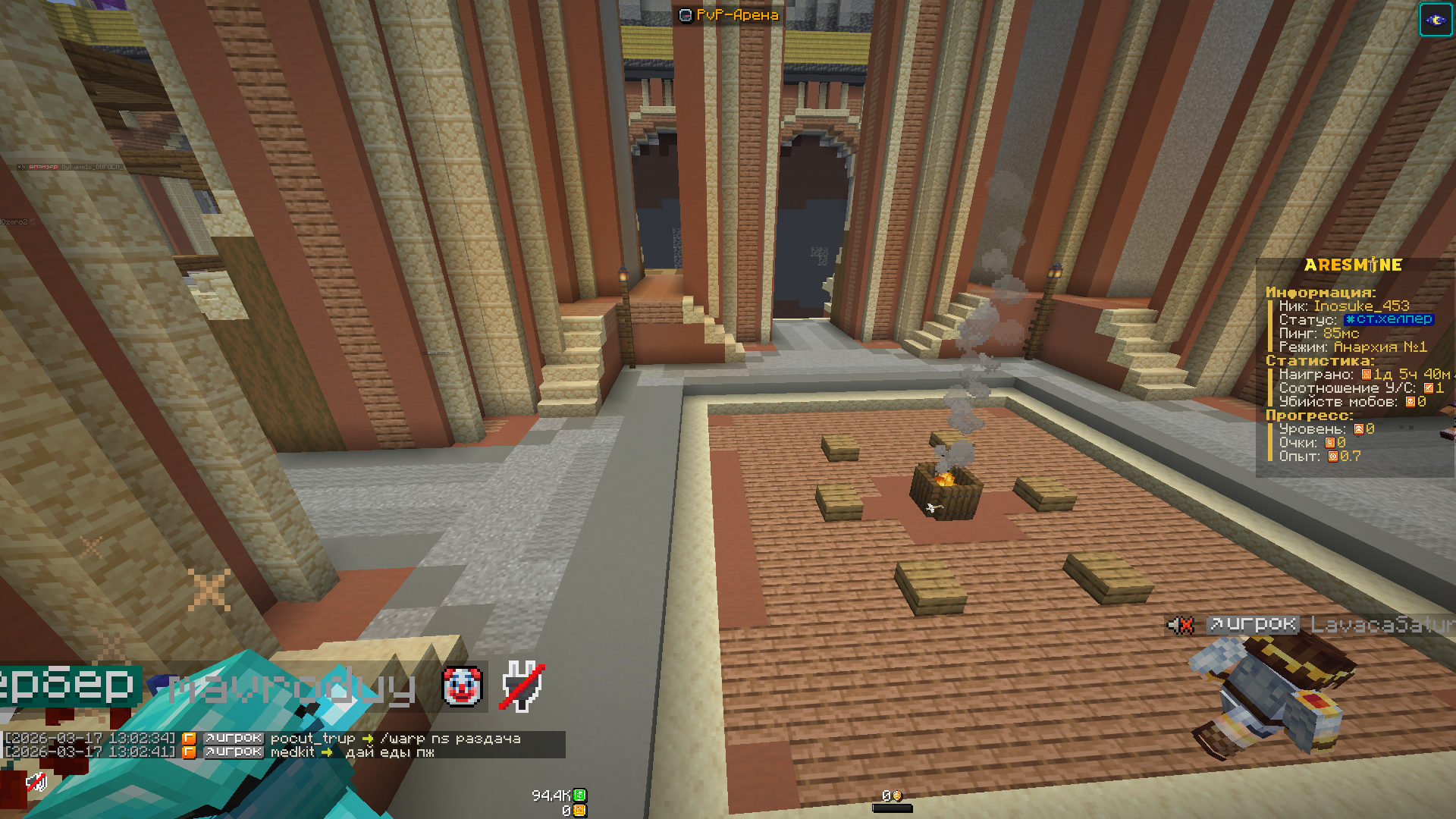The height and width of the screenshot is (819, 1456).
Task: Click pocut_trup's chat message about /warp
Action: (x=450, y=739)
